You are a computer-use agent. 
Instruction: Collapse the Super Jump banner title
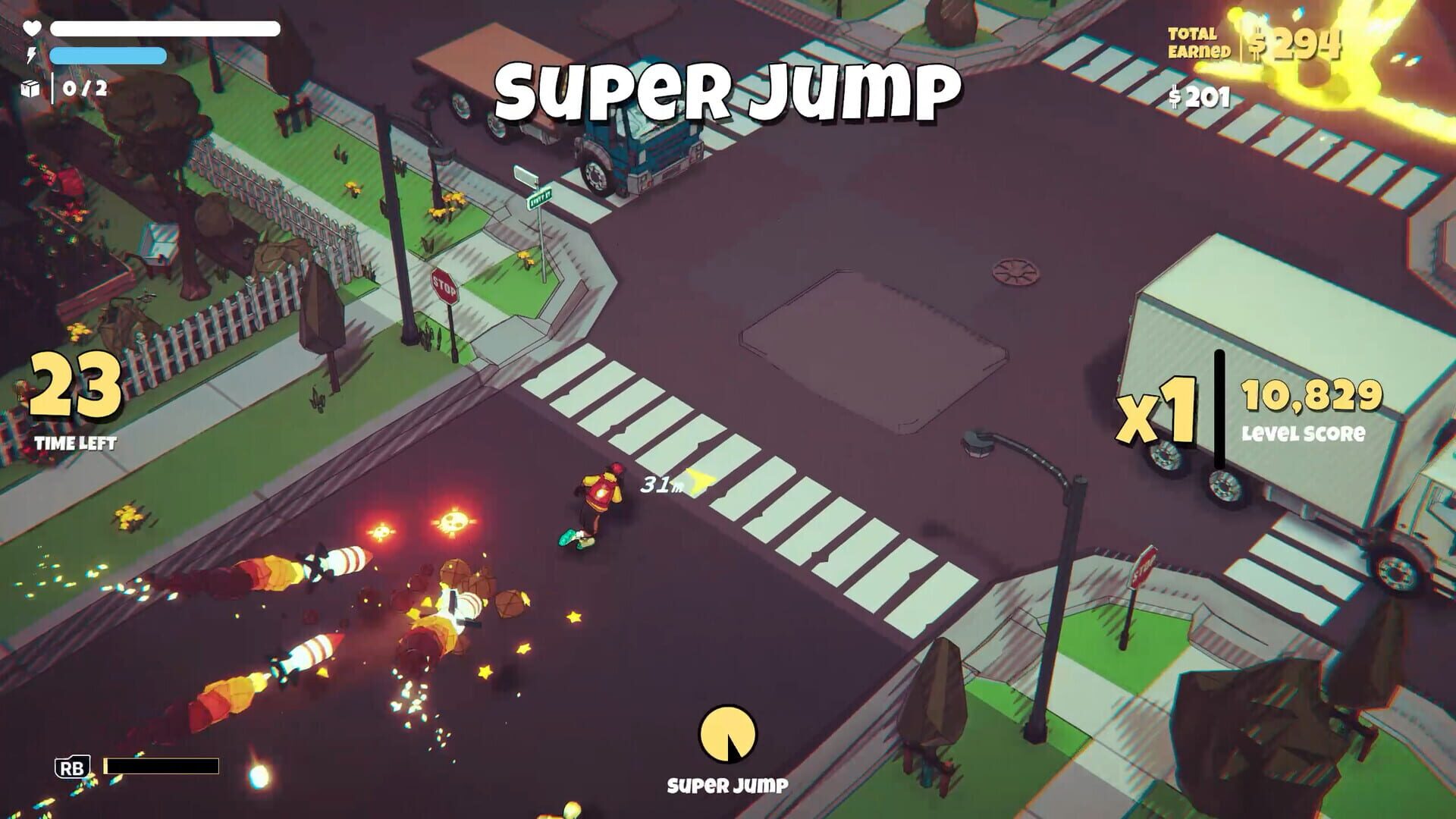pos(727,89)
